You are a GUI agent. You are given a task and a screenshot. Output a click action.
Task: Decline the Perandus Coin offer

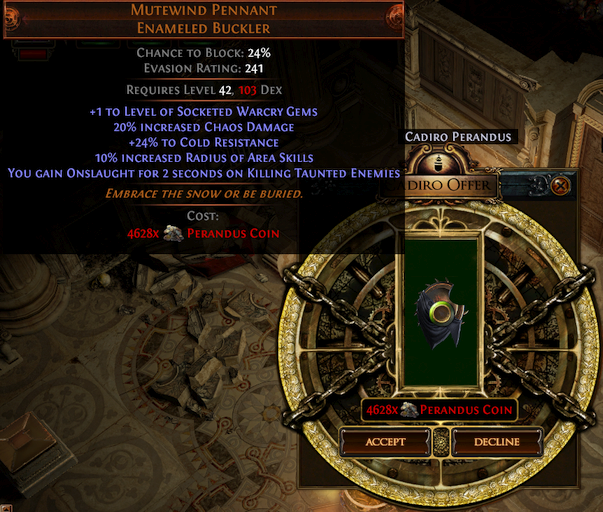[497, 441]
